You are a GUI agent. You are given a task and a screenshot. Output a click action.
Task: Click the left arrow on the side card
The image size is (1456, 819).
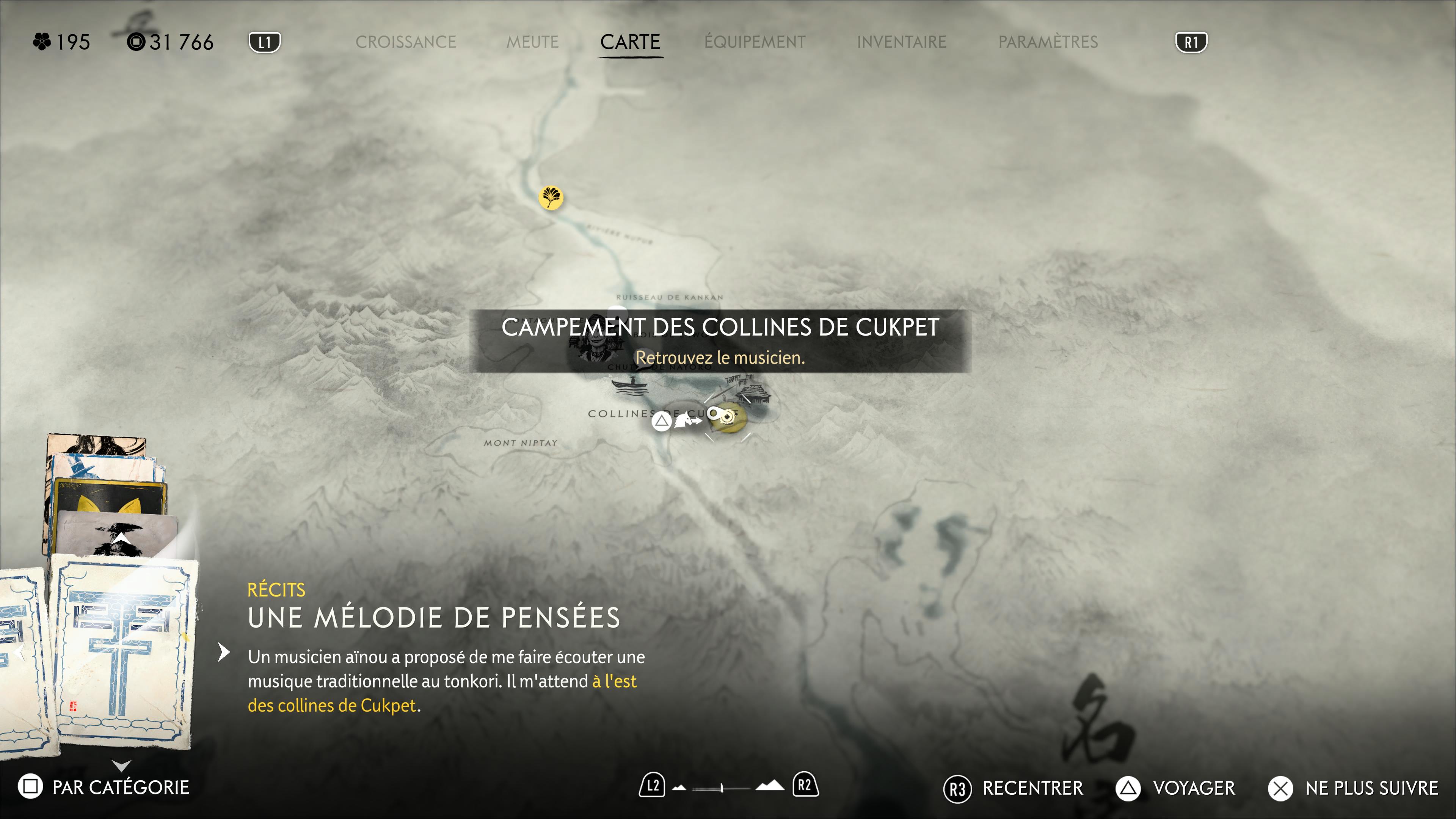tap(20, 652)
